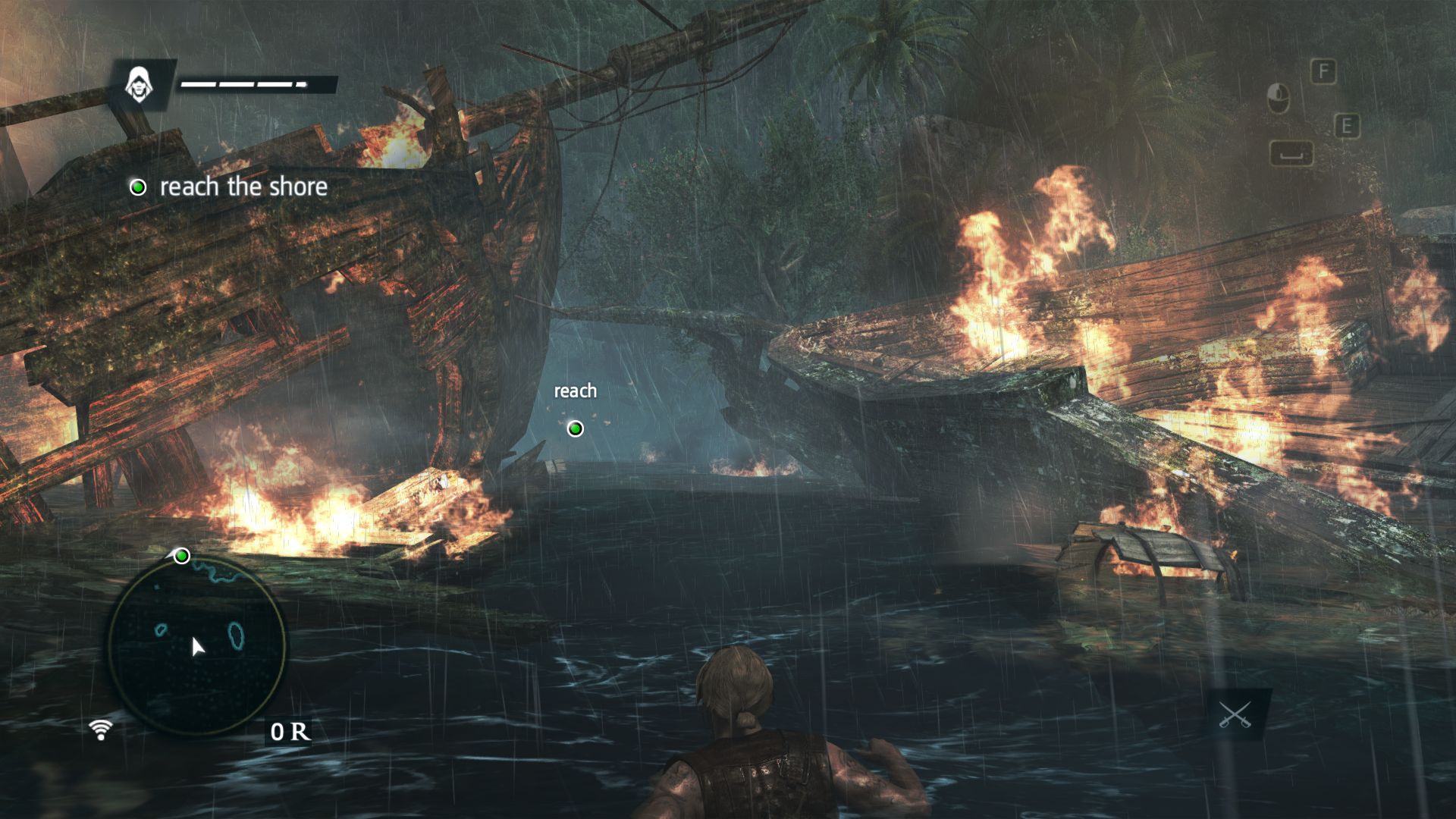The image size is (1456, 819).
Task: Select the "reach the shore" objective tracker
Action: (x=231, y=187)
